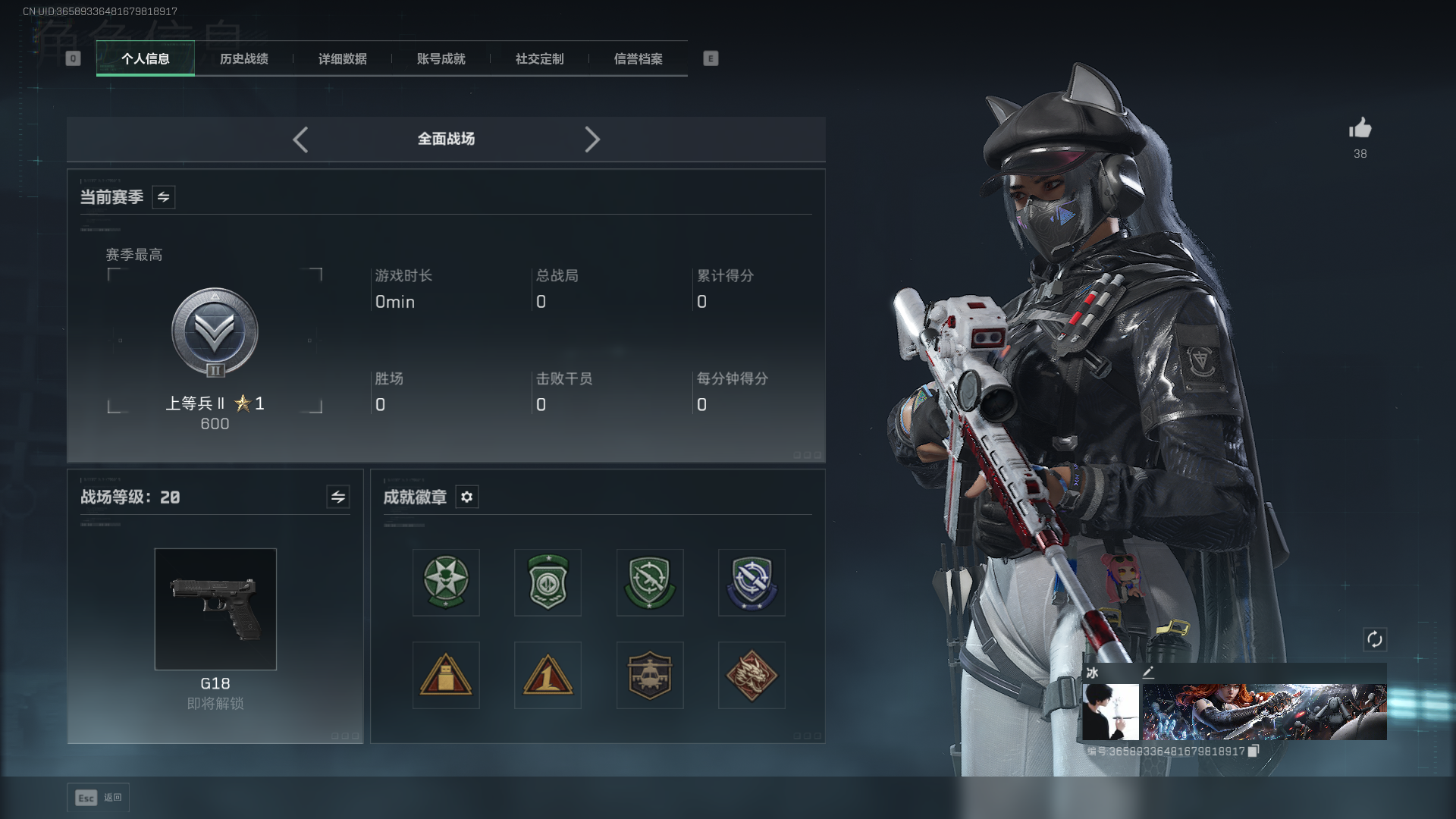
Task: Click the player avatar portrait
Action: coord(1110,711)
